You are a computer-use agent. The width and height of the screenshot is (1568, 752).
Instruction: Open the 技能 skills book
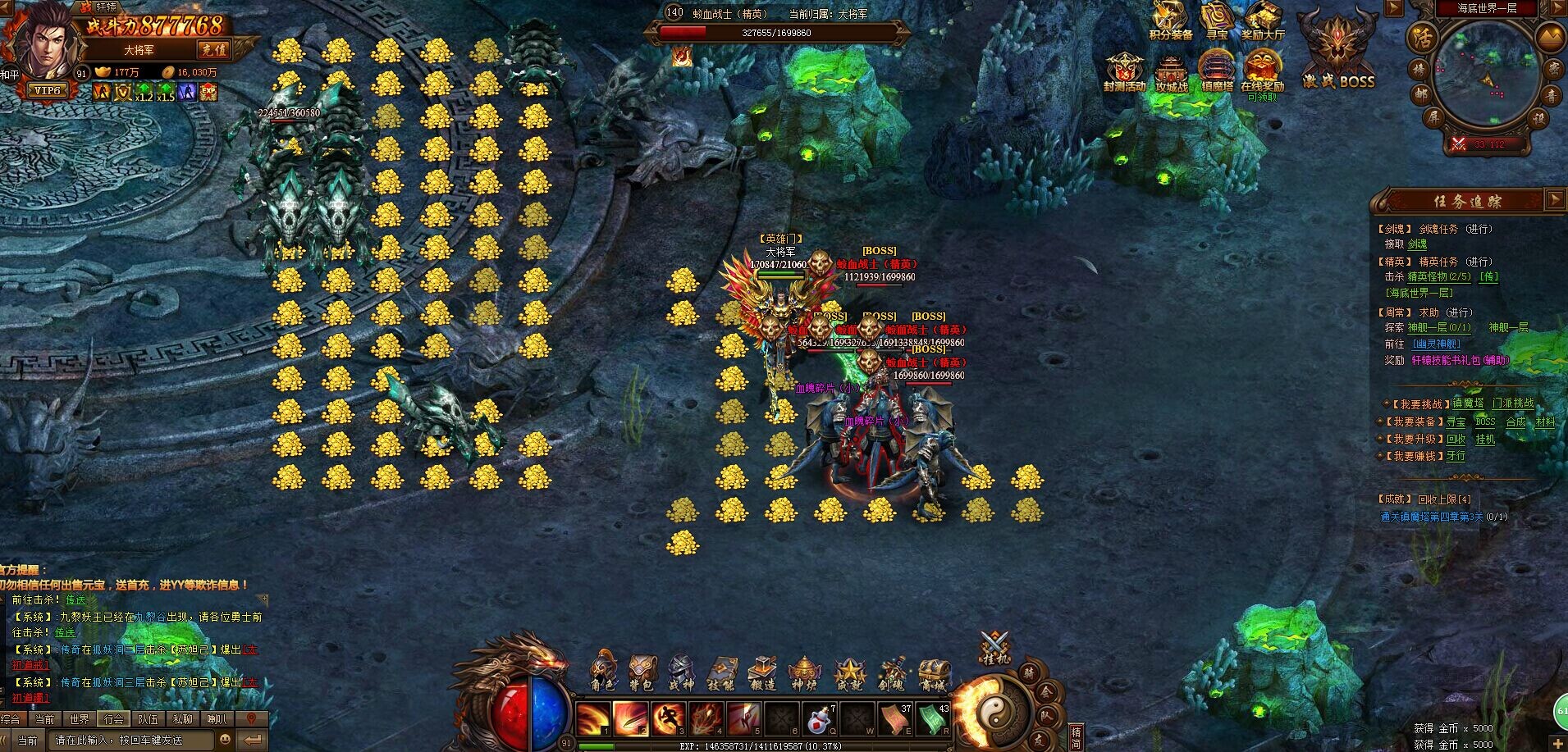722,672
